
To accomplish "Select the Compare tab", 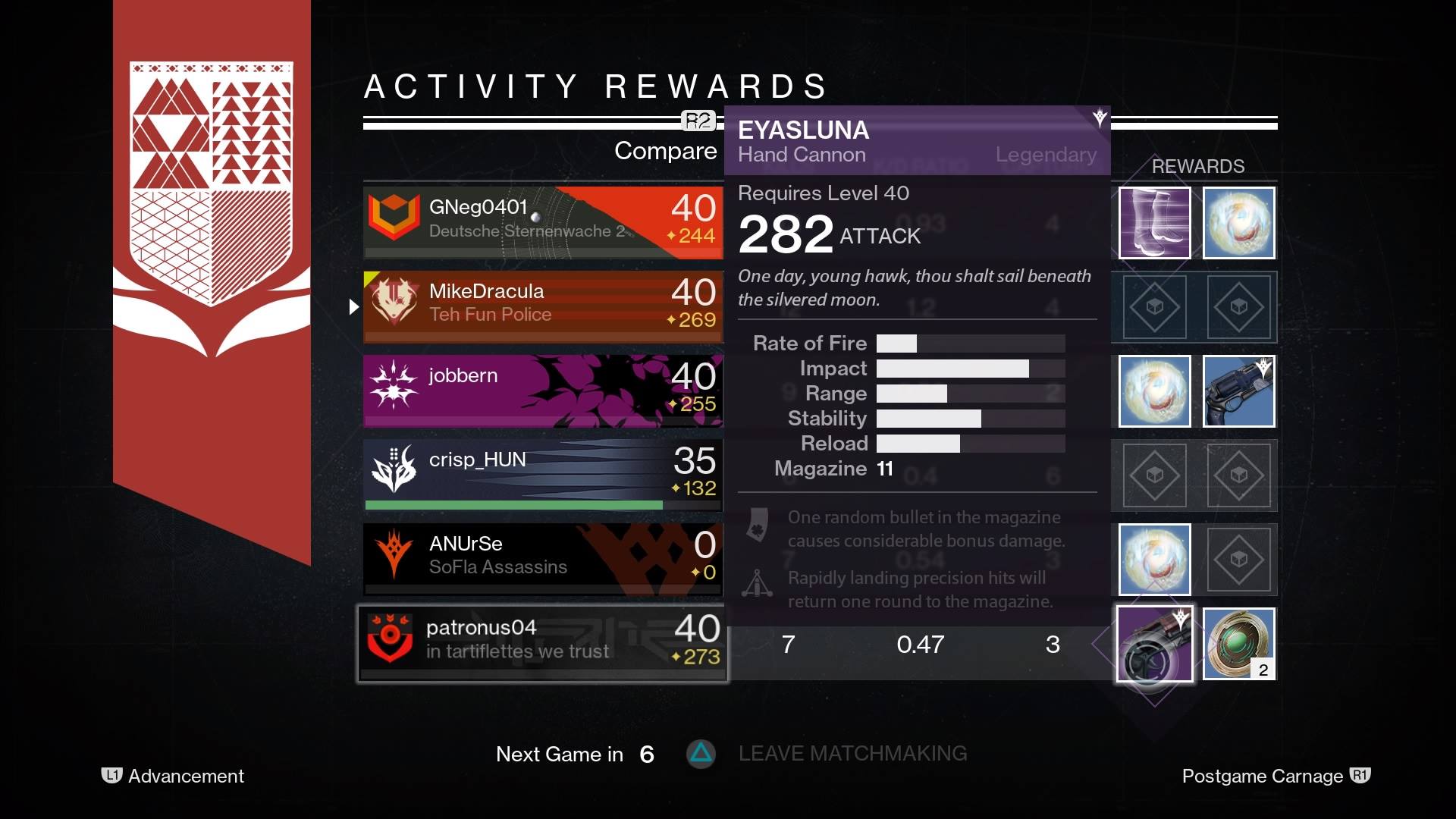I will (665, 151).
